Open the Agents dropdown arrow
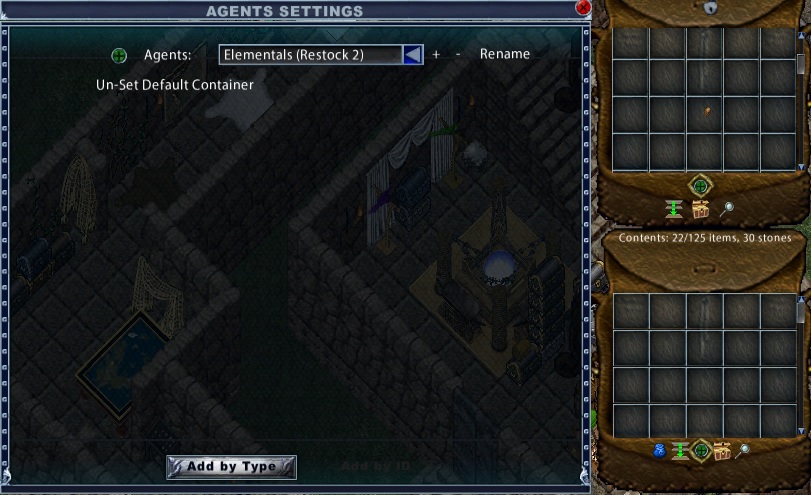The width and height of the screenshot is (811, 495). click(x=412, y=55)
